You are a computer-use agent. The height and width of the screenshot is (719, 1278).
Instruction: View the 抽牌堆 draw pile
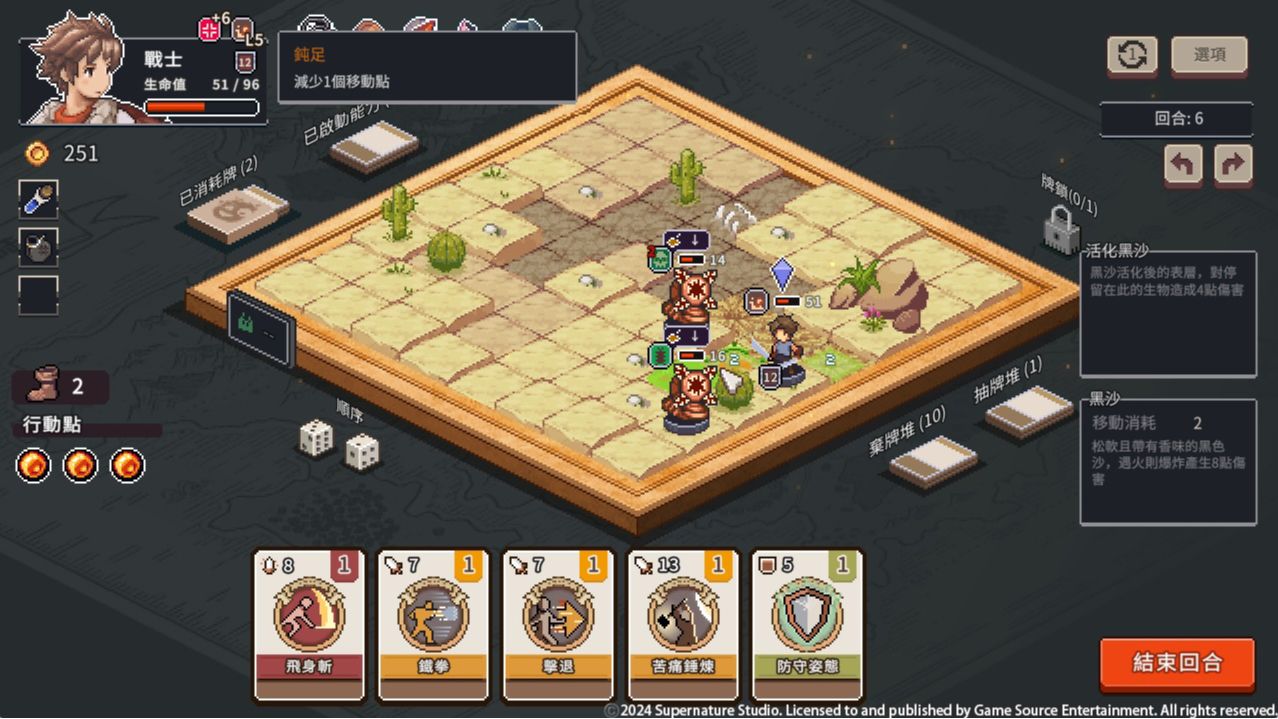point(1028,410)
